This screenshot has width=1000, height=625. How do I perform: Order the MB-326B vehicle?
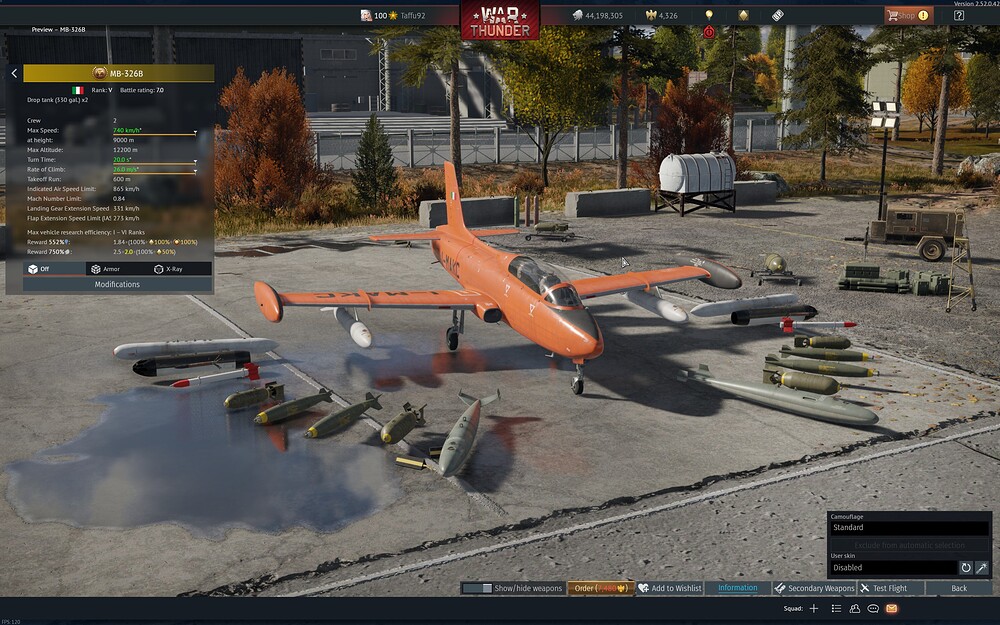(x=601, y=588)
